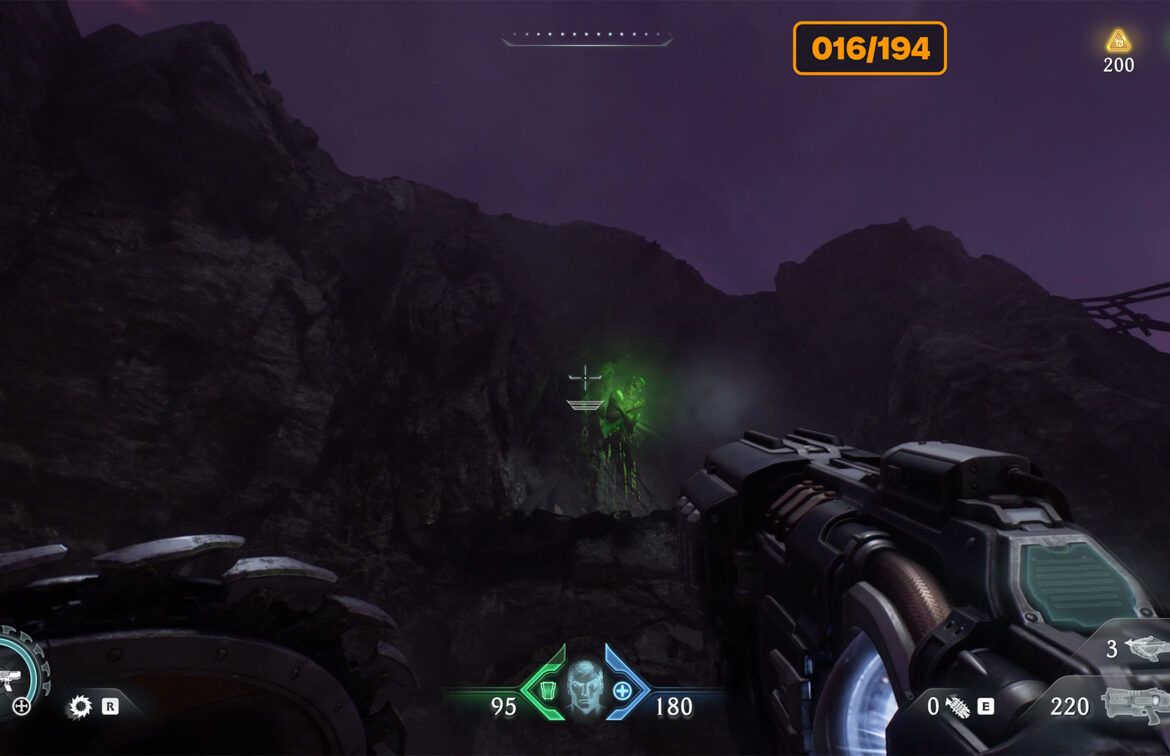Click the character face portrait

click(584, 686)
